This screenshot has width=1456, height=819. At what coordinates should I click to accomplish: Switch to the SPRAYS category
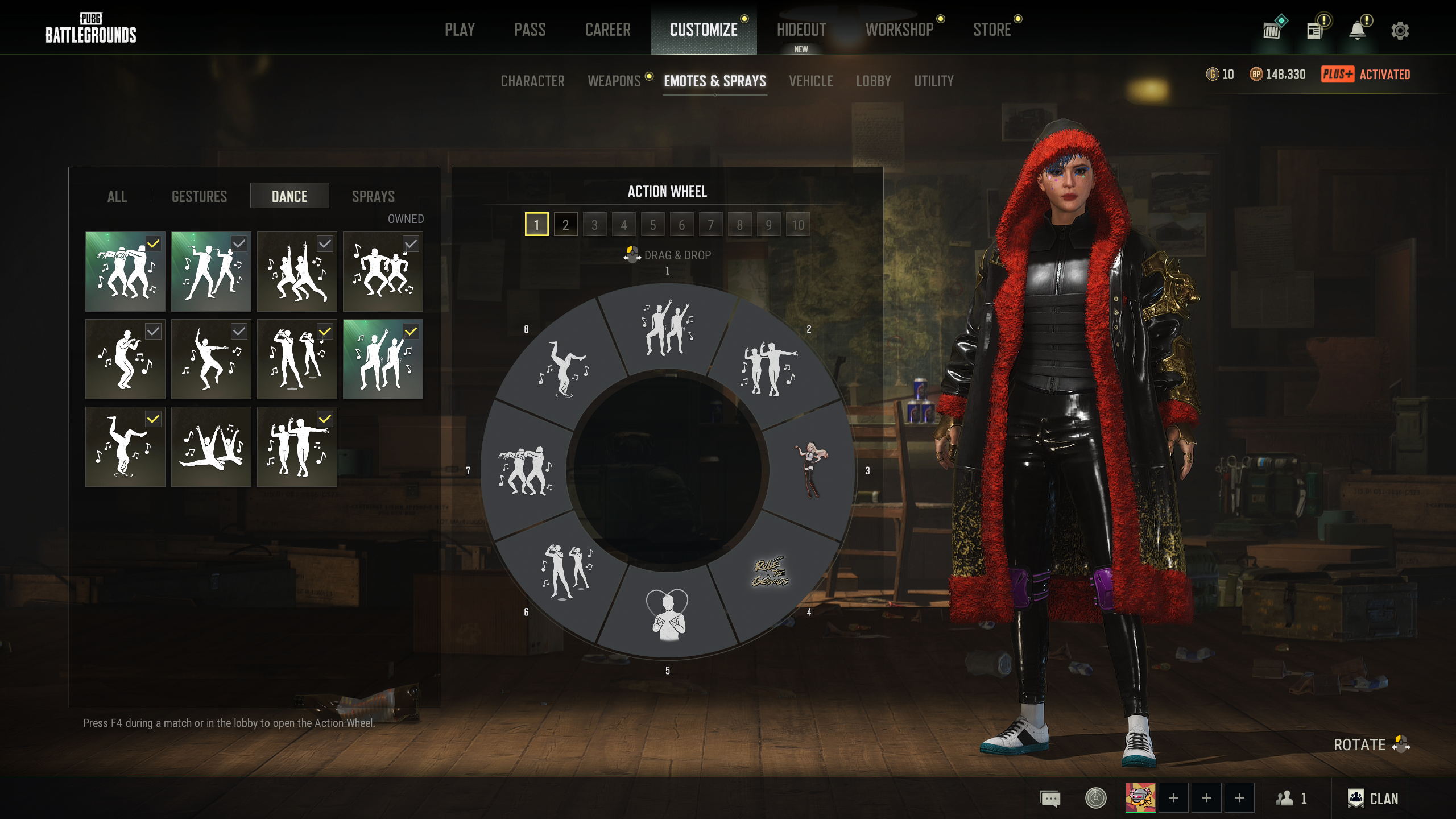tap(373, 196)
